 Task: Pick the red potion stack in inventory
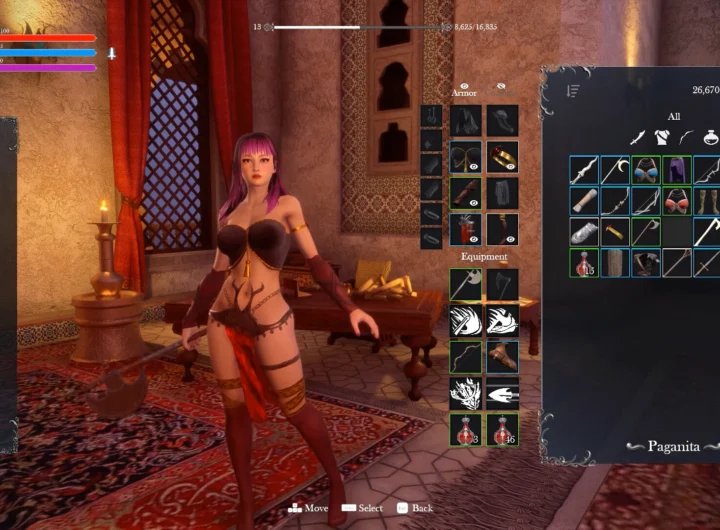pyautogui.click(x=584, y=263)
